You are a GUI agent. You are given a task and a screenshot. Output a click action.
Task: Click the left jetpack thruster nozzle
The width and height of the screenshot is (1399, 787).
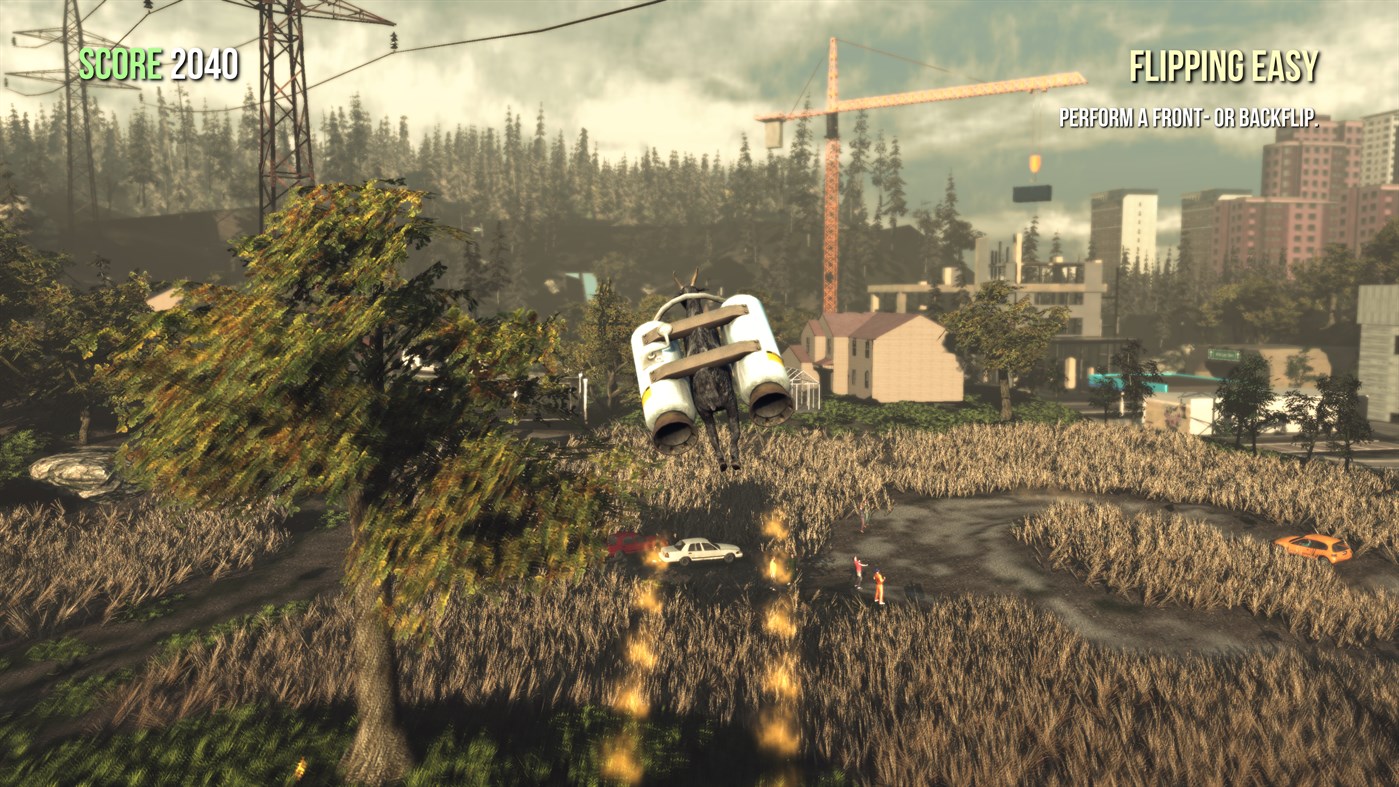673,434
